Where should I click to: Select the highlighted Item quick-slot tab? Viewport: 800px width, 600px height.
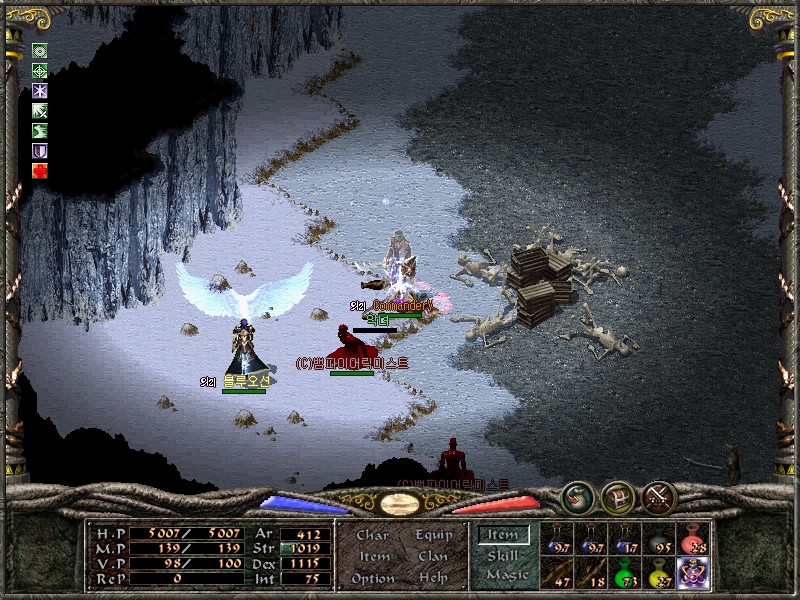(503, 535)
